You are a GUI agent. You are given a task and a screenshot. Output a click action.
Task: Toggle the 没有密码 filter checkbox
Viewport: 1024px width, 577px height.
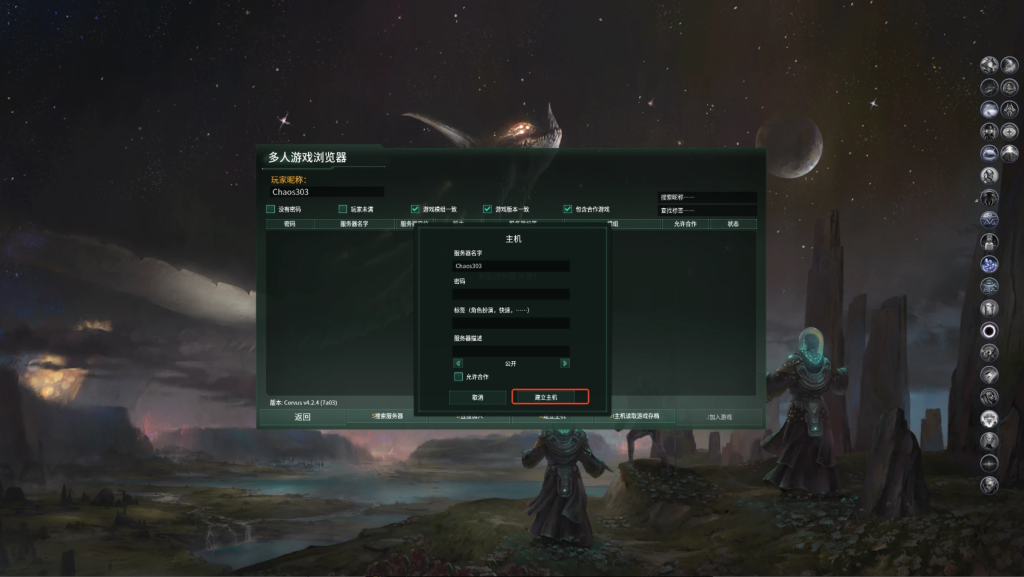click(x=271, y=209)
